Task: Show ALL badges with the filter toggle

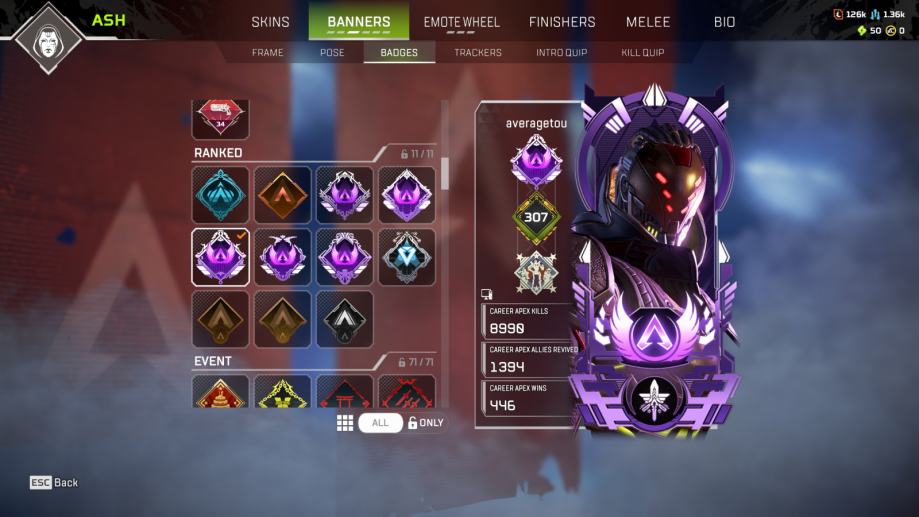Action: 380,423
